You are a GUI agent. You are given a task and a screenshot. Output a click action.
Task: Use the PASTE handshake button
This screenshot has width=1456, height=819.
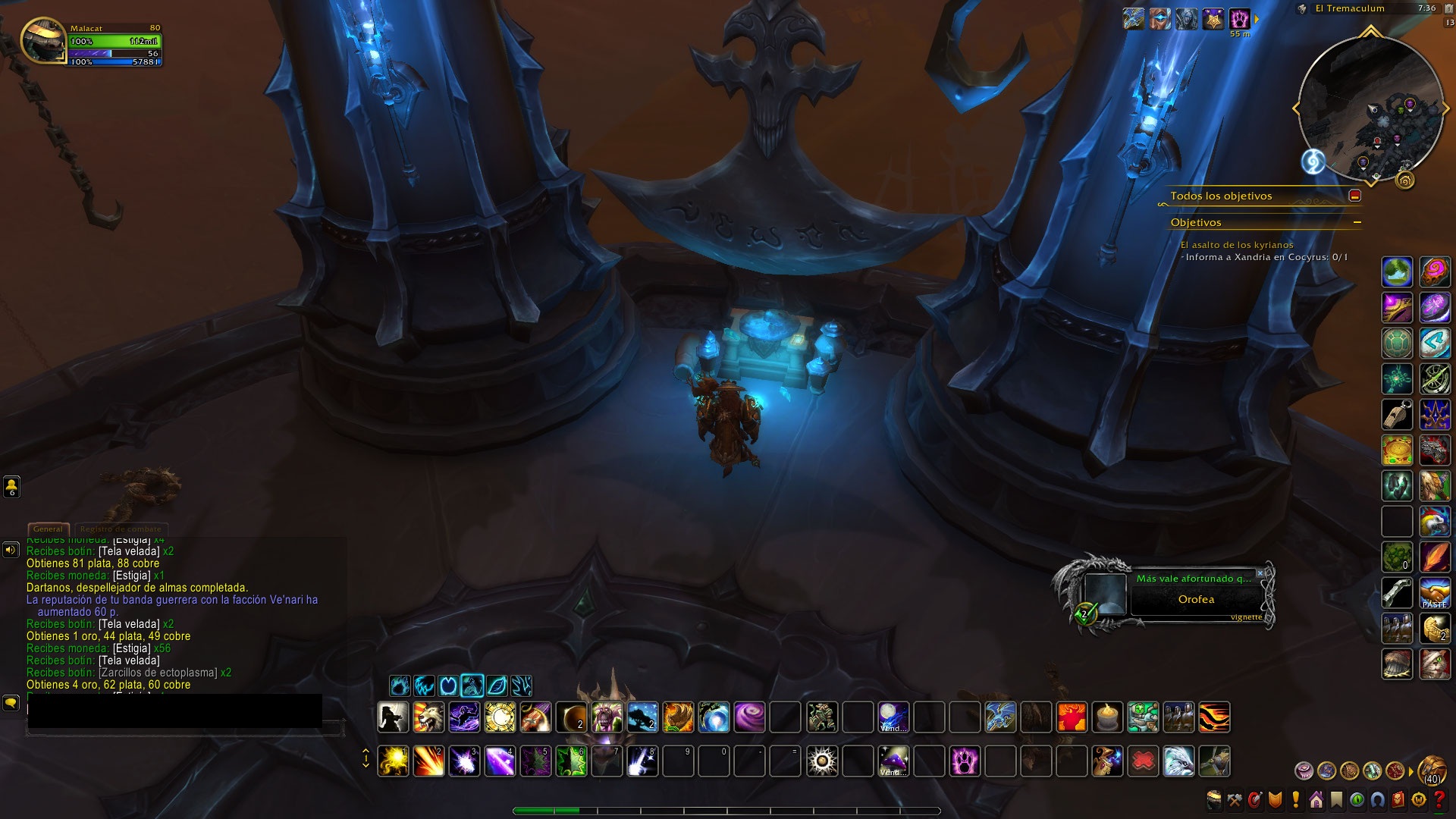pos(1434,593)
